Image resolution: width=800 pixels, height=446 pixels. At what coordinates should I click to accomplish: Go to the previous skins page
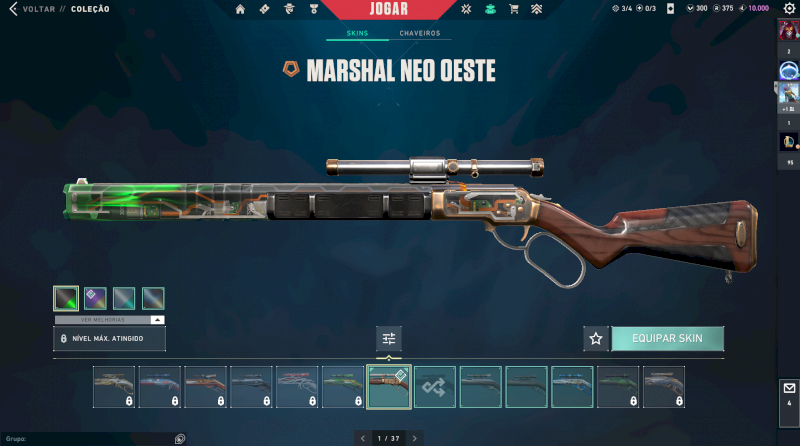[x=361, y=438]
